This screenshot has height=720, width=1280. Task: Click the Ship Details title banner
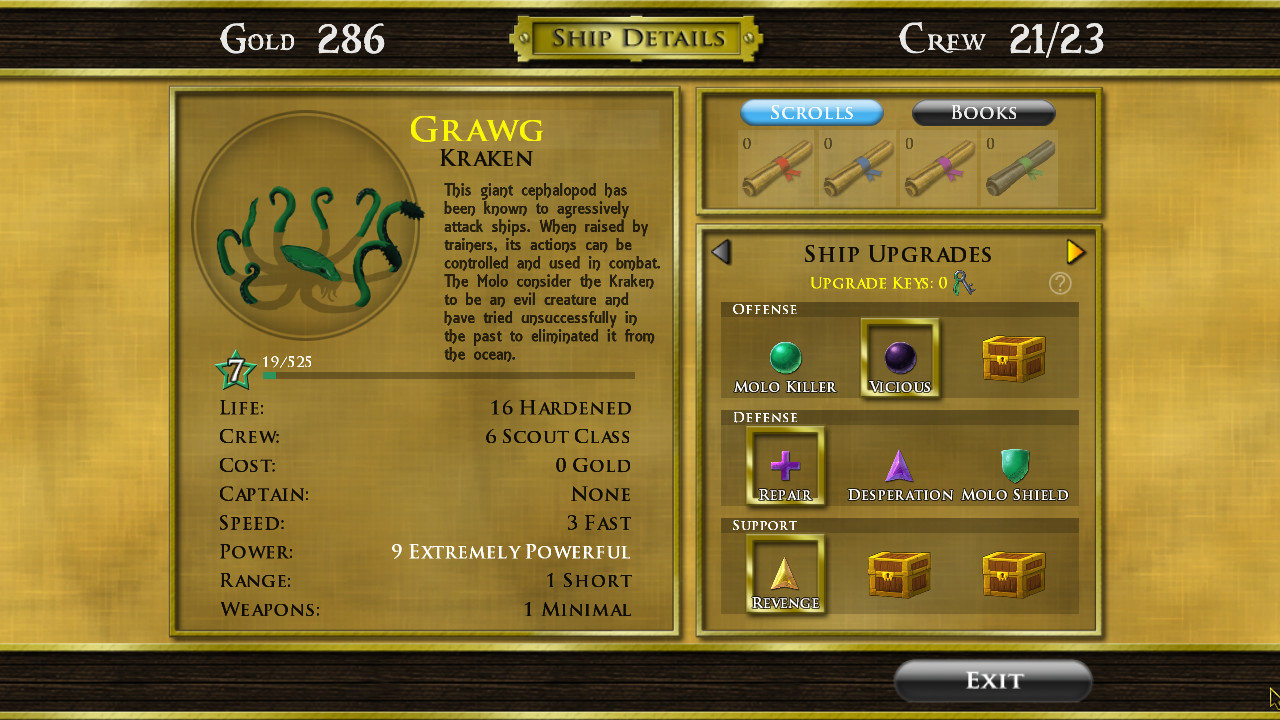636,38
